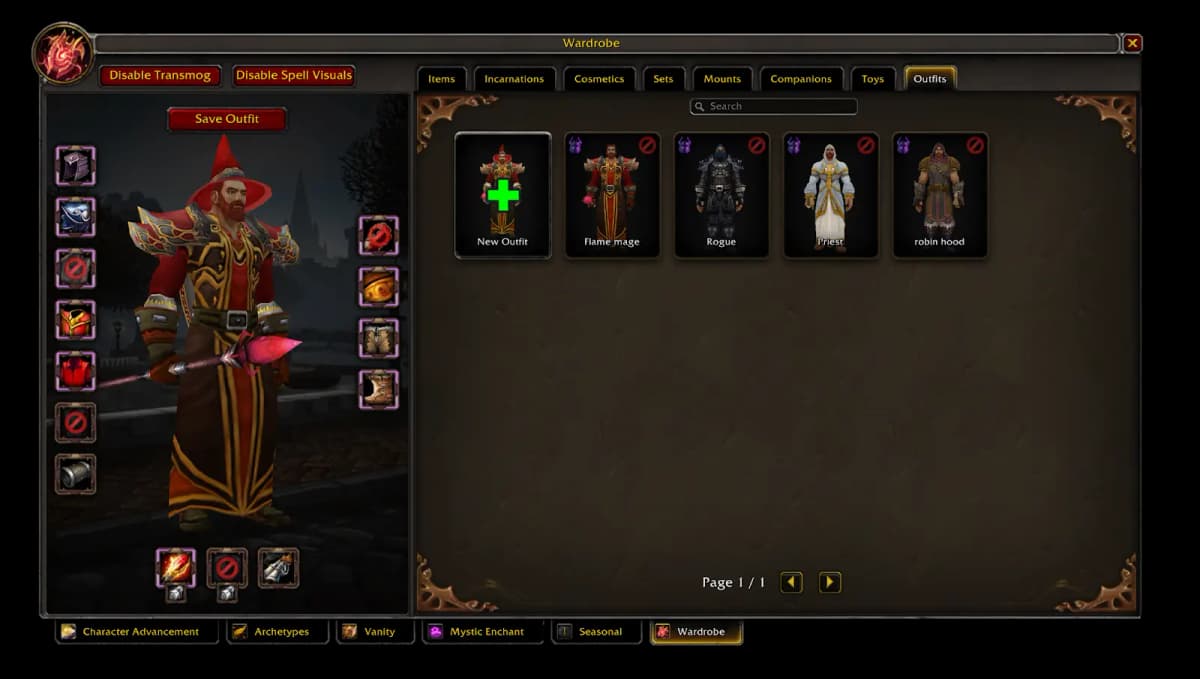The image size is (1200, 679).
Task: Show the Cosmetics tab
Action: coord(599,79)
